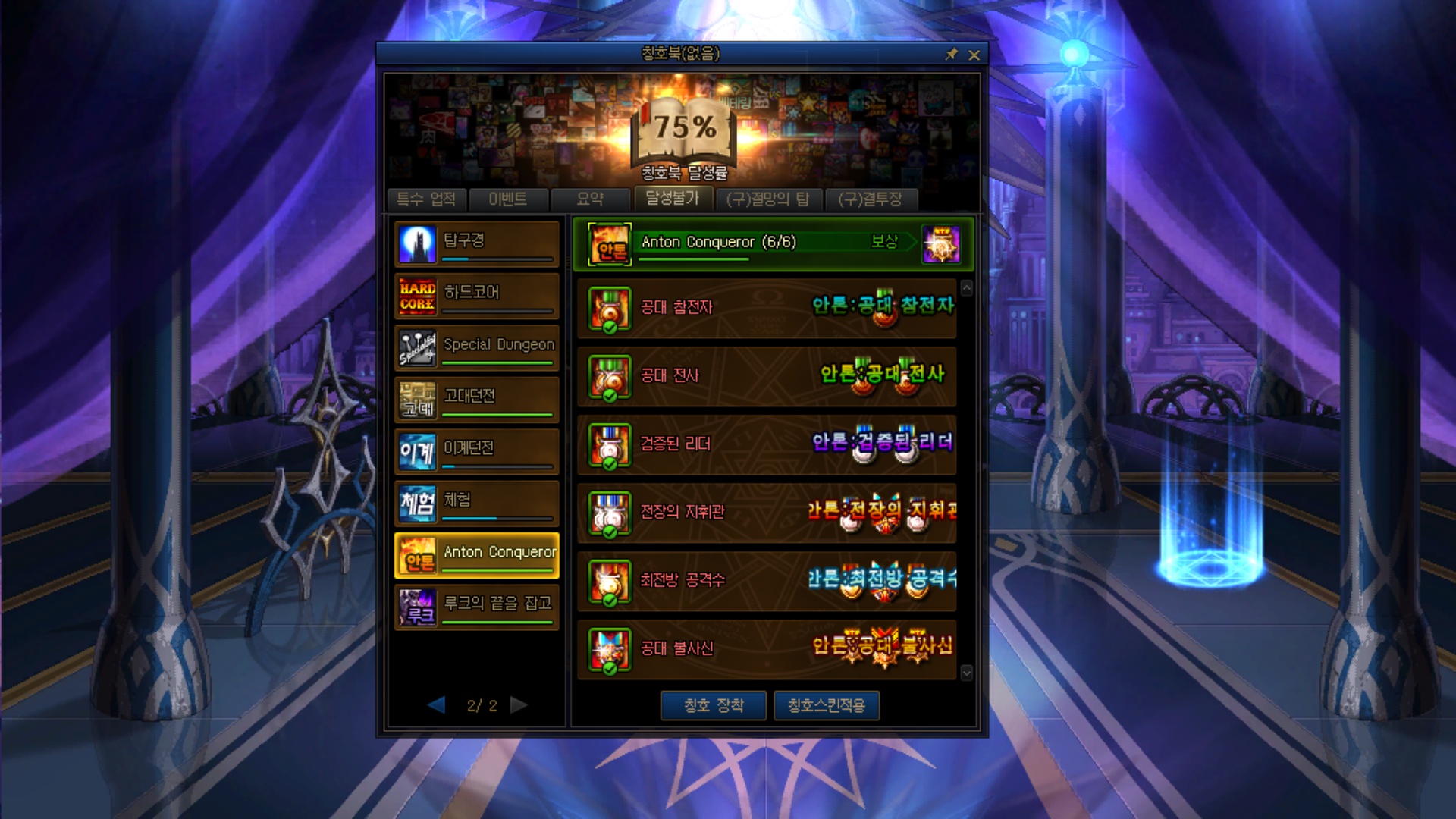Open the 하드코어 category

(x=477, y=295)
